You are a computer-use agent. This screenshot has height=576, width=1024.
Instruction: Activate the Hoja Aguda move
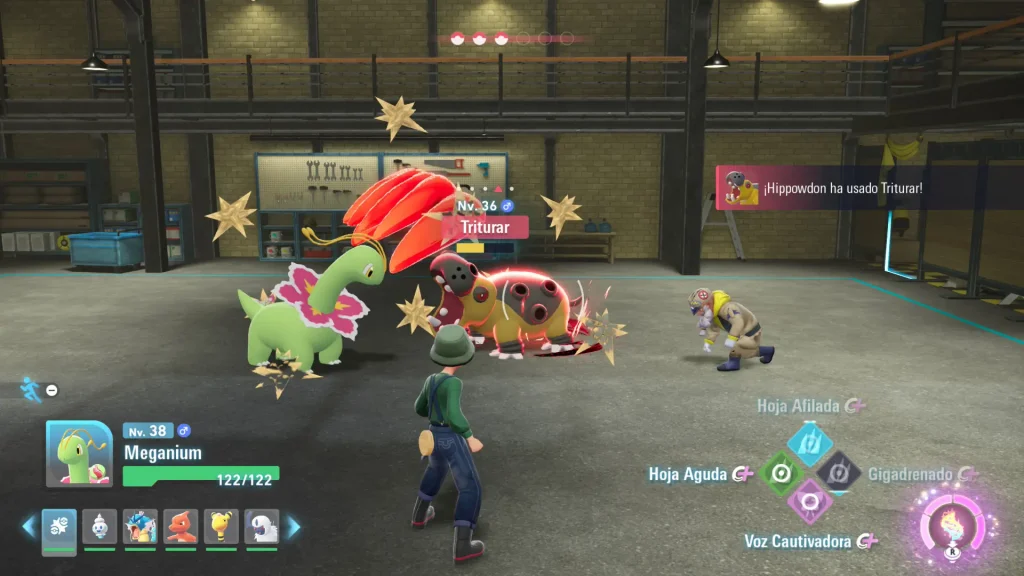pos(781,472)
